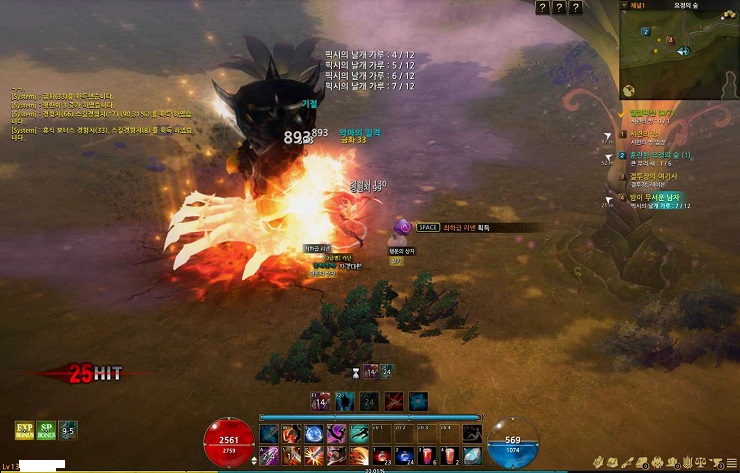The image size is (740, 473).
Task: Click the EXP Bonus buff icon
Action: 23,431
